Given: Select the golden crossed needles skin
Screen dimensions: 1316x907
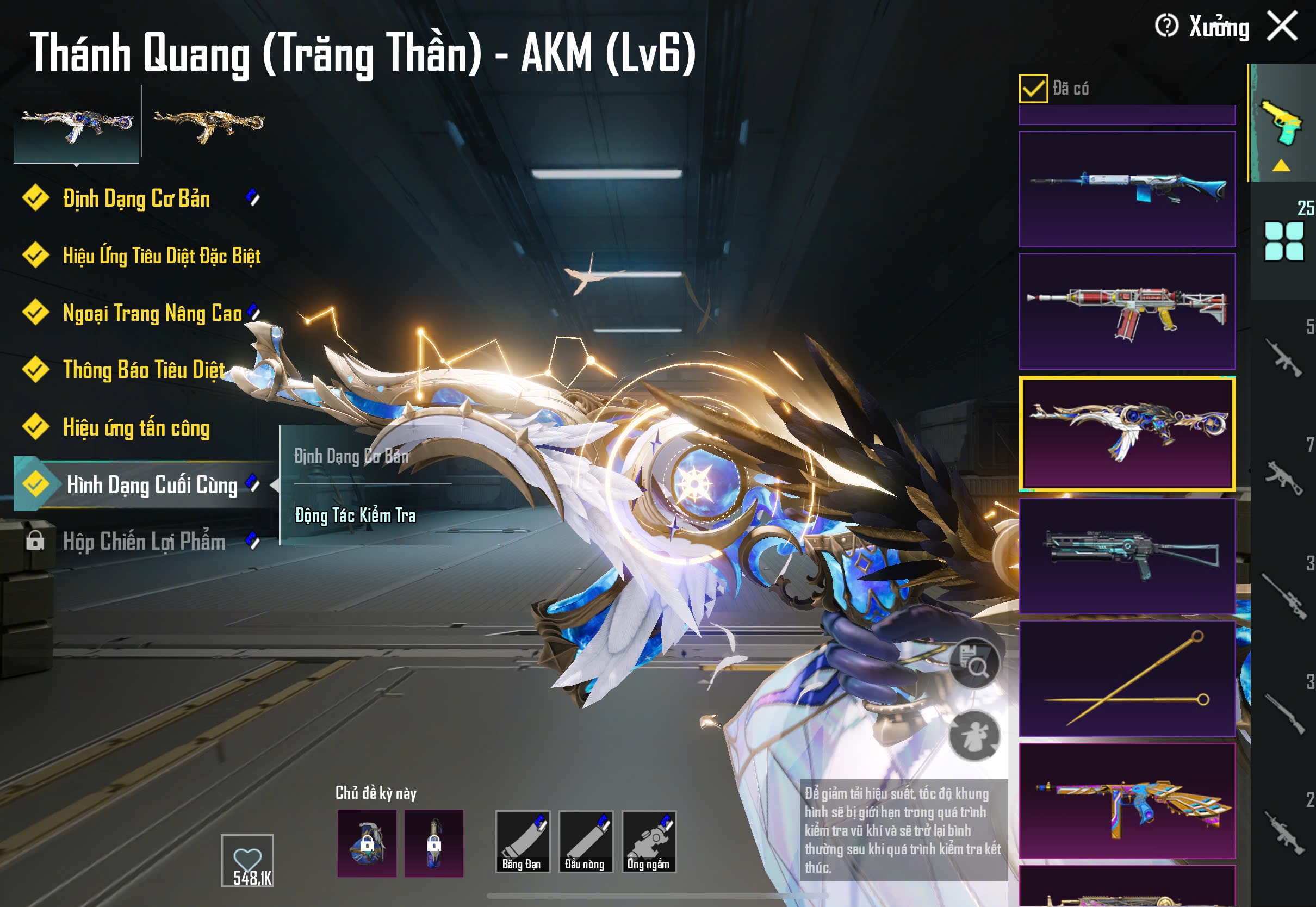Looking at the screenshot, I should (1127, 679).
